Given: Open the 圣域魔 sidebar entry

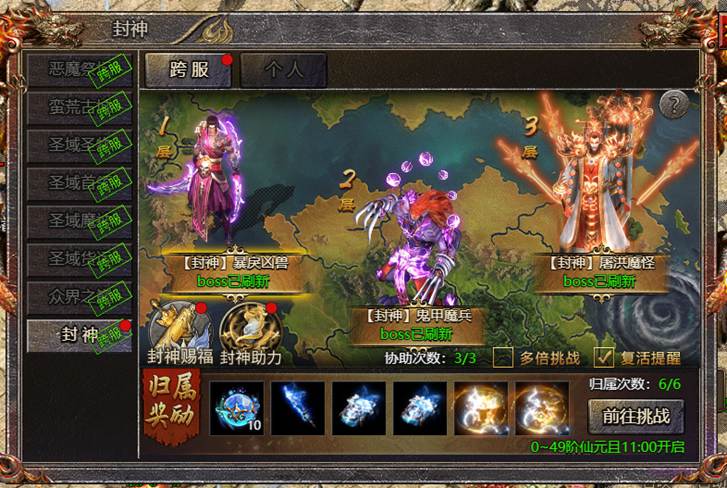Looking at the screenshot, I should tap(78, 220).
